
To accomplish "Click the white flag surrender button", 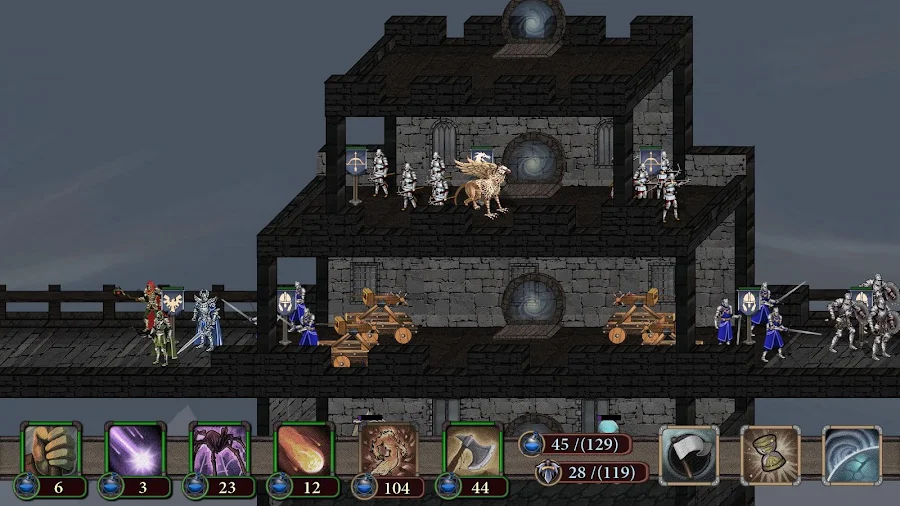I will pyautogui.click(x=689, y=455).
